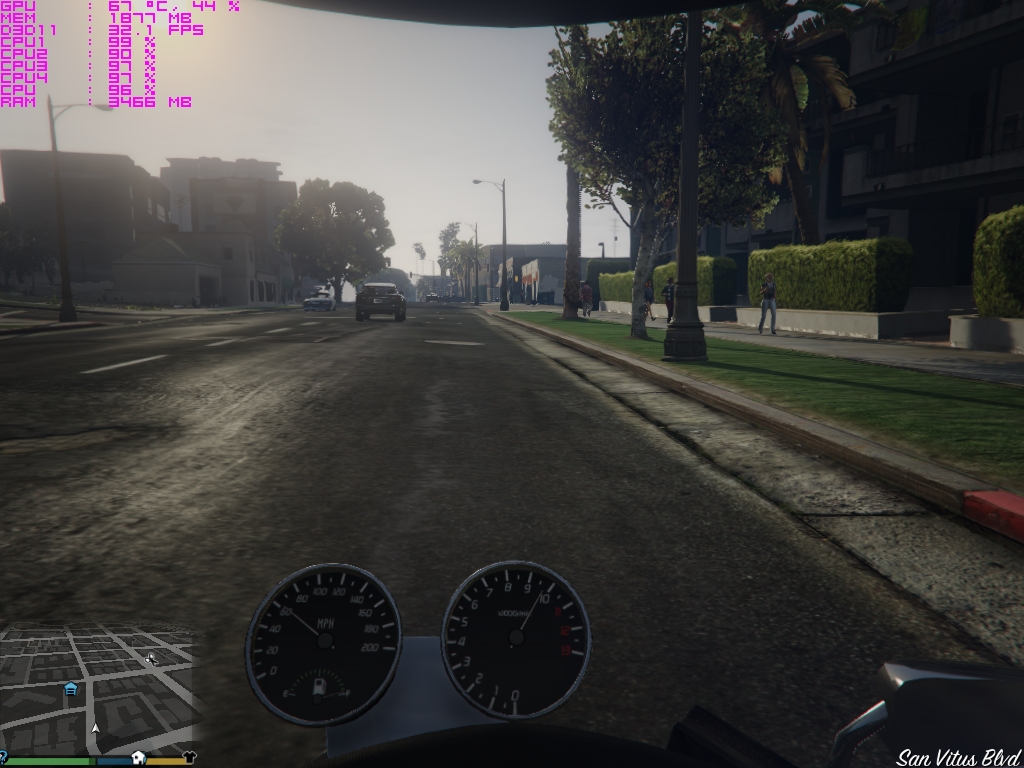
Task: Select the white safehouse blip on minimap
Action: point(139,758)
